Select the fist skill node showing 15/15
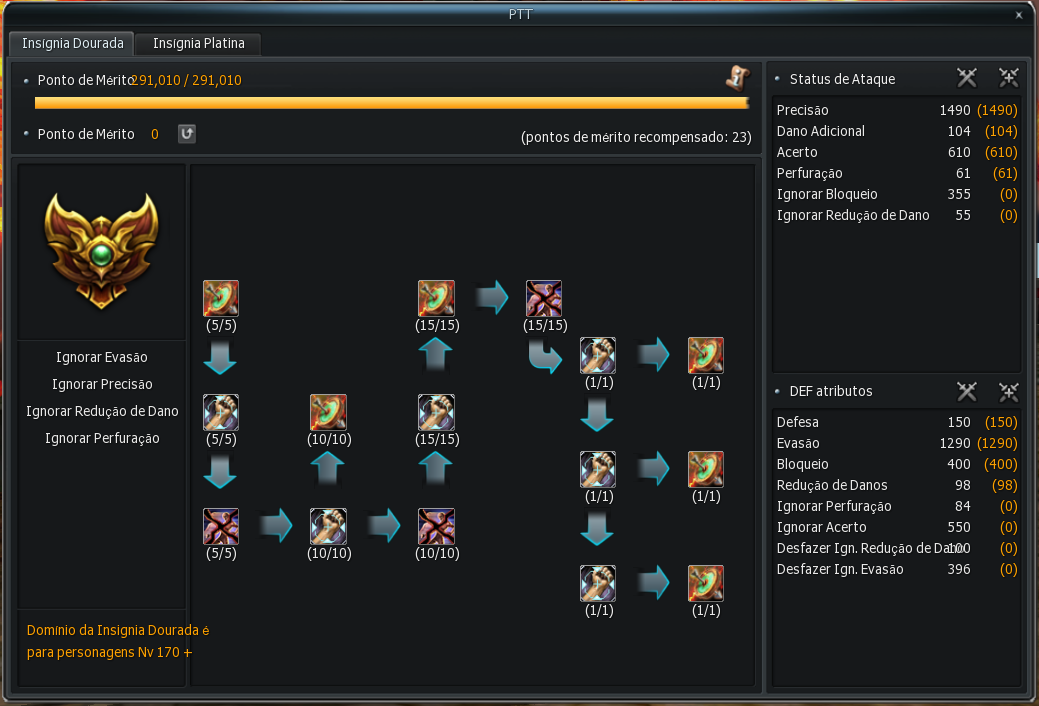 pos(436,412)
